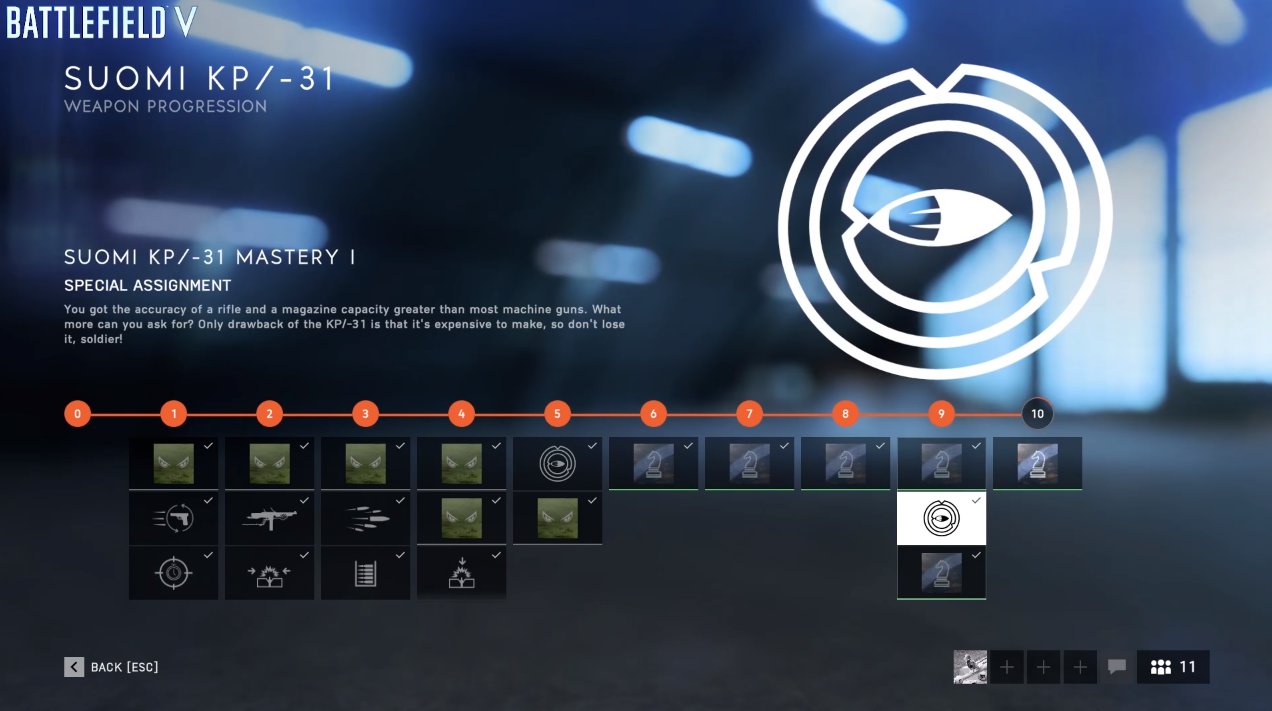Click the player avatar in the squad bar
The height and width of the screenshot is (711, 1272).
[x=970, y=667]
